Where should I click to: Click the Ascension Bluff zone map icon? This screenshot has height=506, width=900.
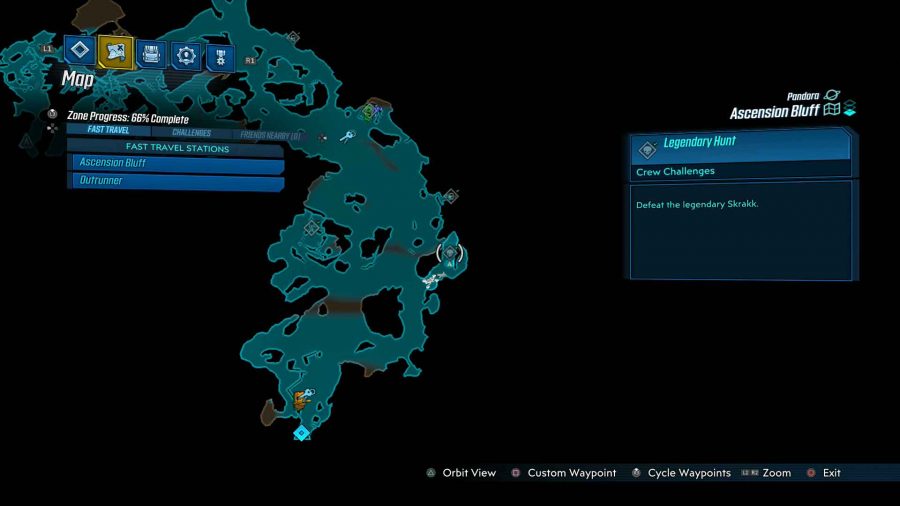click(x=831, y=110)
